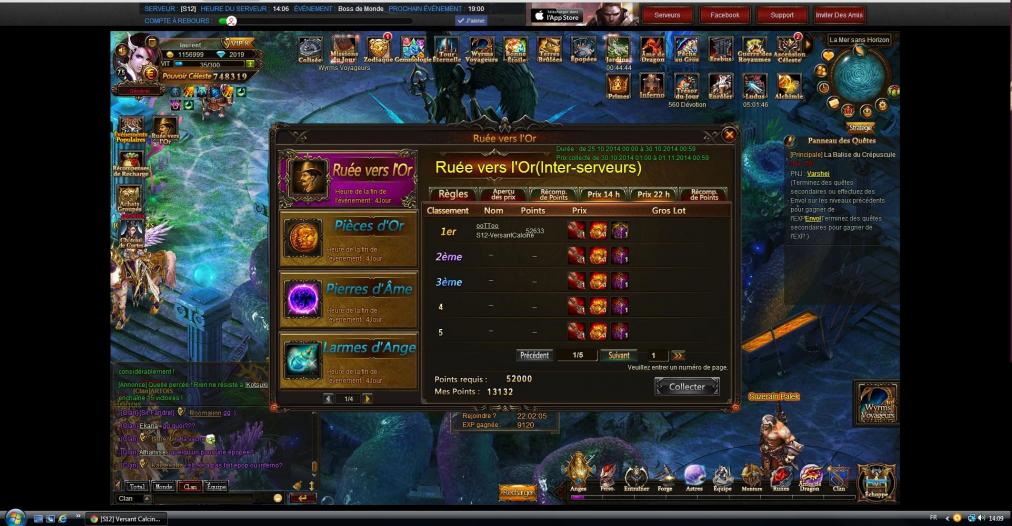Image resolution: width=1012 pixels, height=526 pixels.
Task: Open the Forge menu in the bottom bar
Action: (x=665, y=476)
